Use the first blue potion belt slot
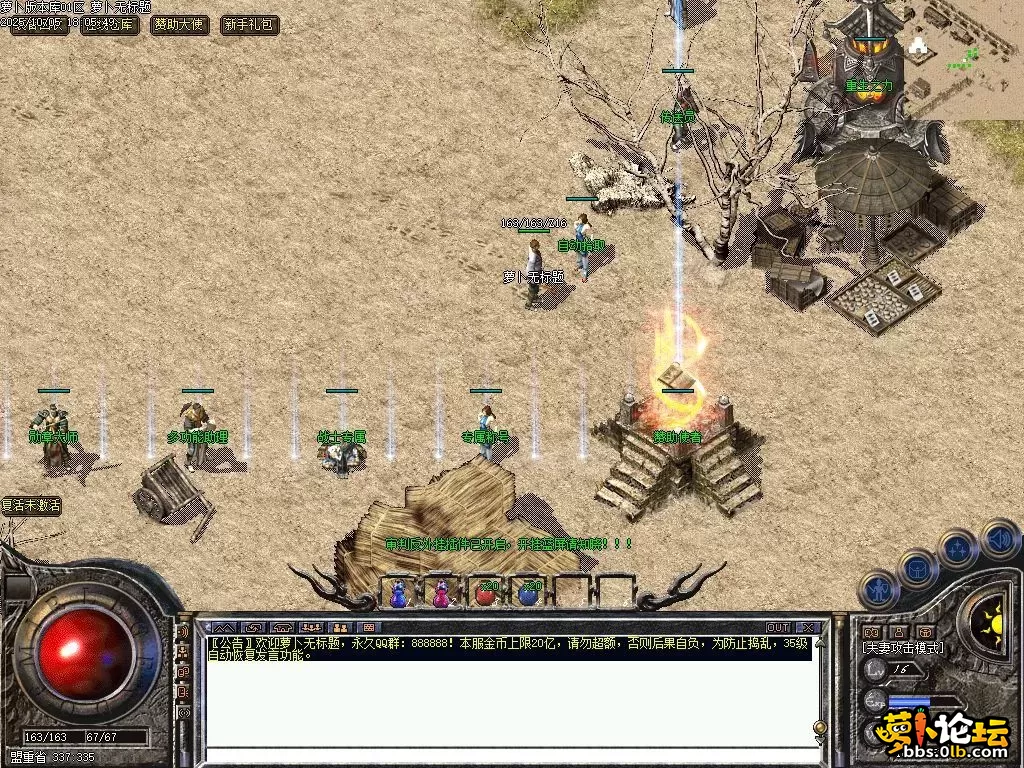 tap(399, 593)
